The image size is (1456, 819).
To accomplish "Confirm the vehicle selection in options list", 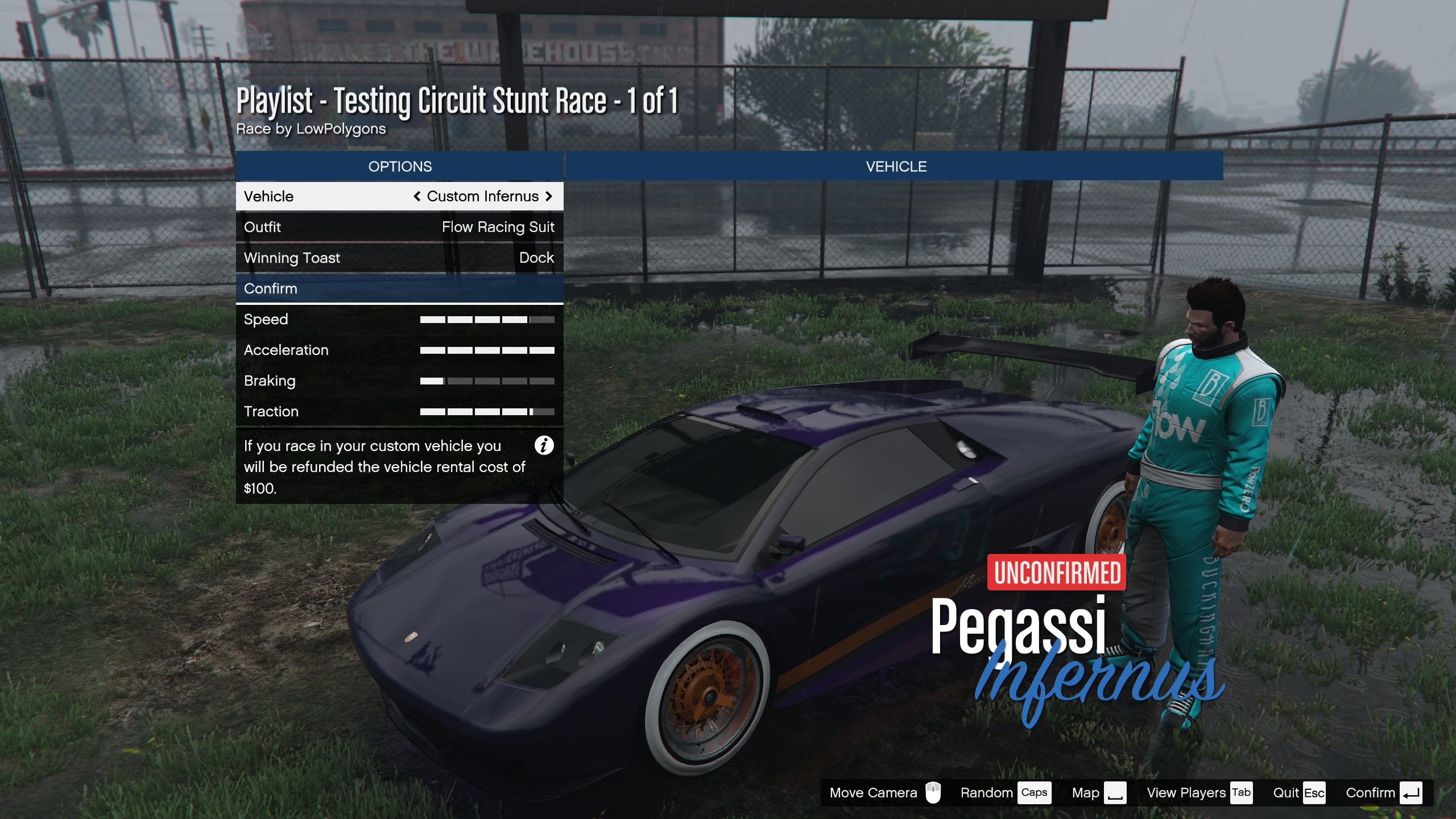I will tap(399, 288).
